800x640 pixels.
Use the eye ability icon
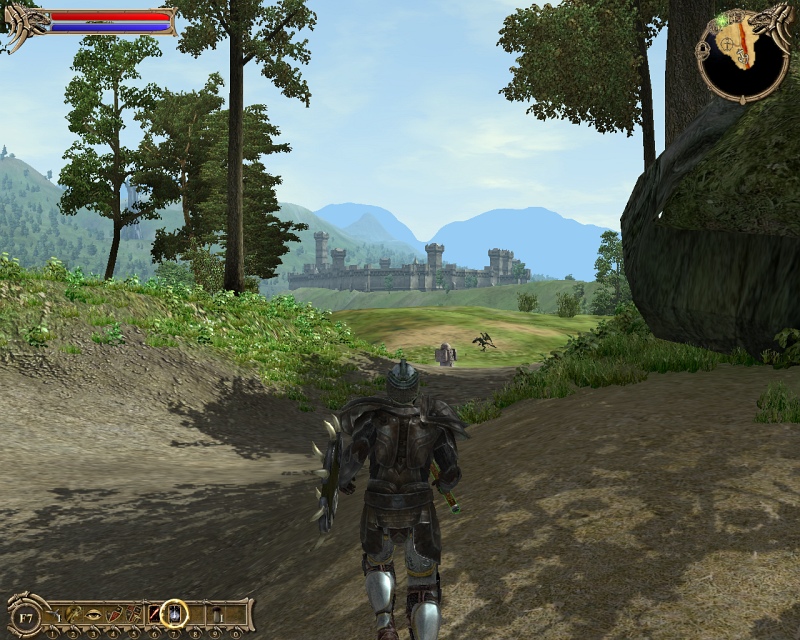pos(94,613)
